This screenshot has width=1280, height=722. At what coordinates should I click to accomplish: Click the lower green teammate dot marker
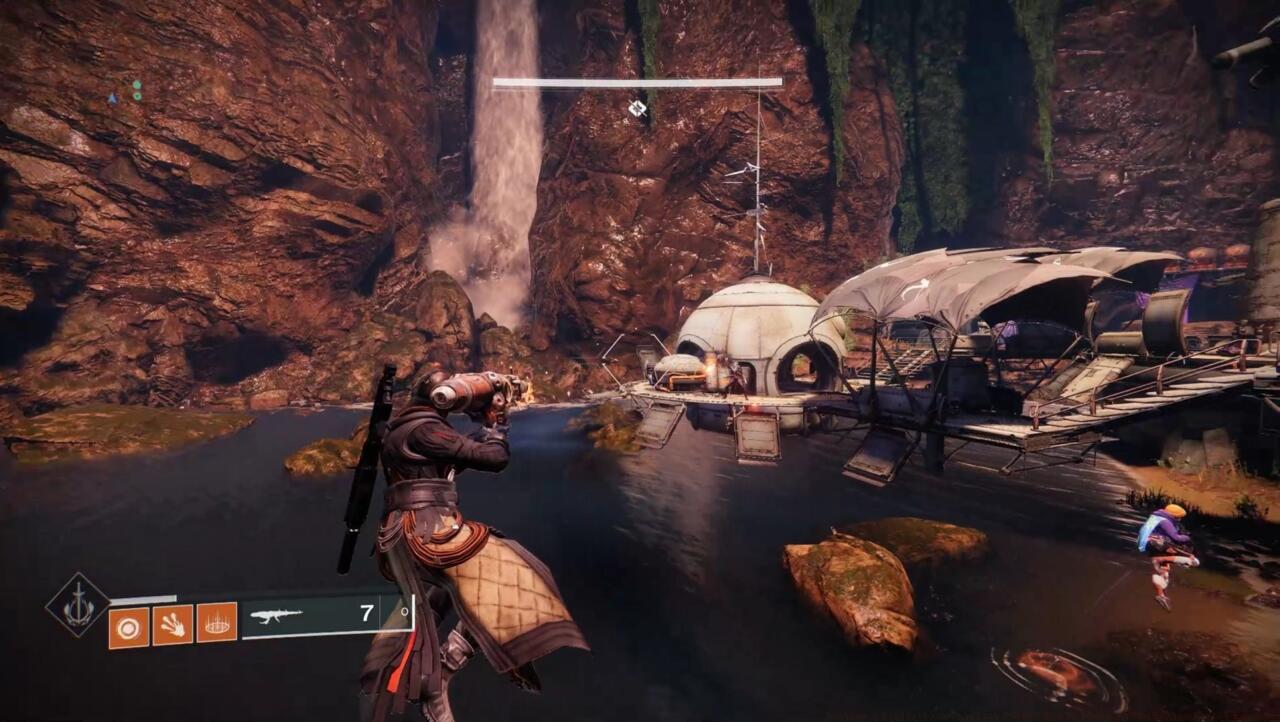(137, 97)
